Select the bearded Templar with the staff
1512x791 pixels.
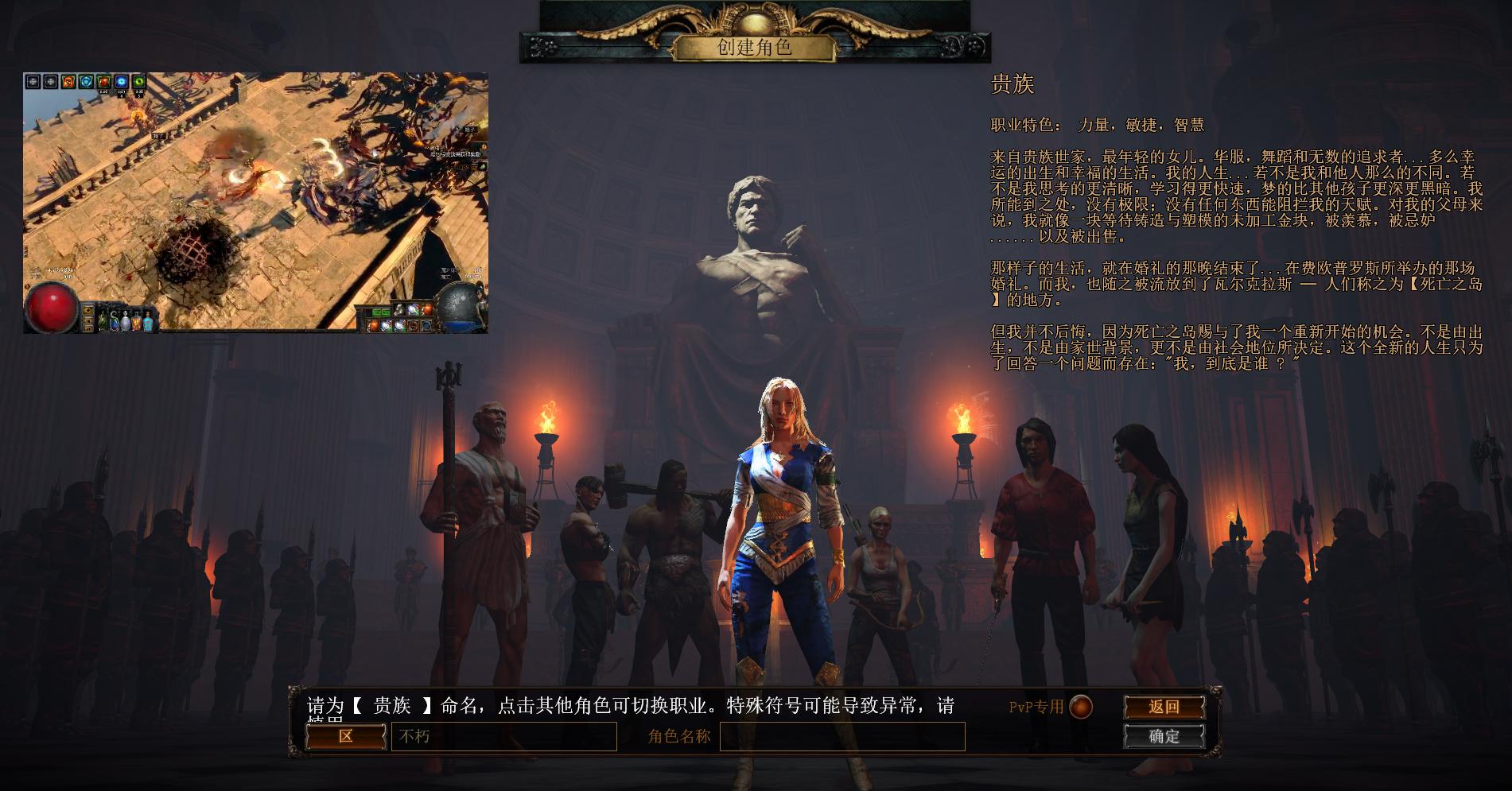pos(482,509)
